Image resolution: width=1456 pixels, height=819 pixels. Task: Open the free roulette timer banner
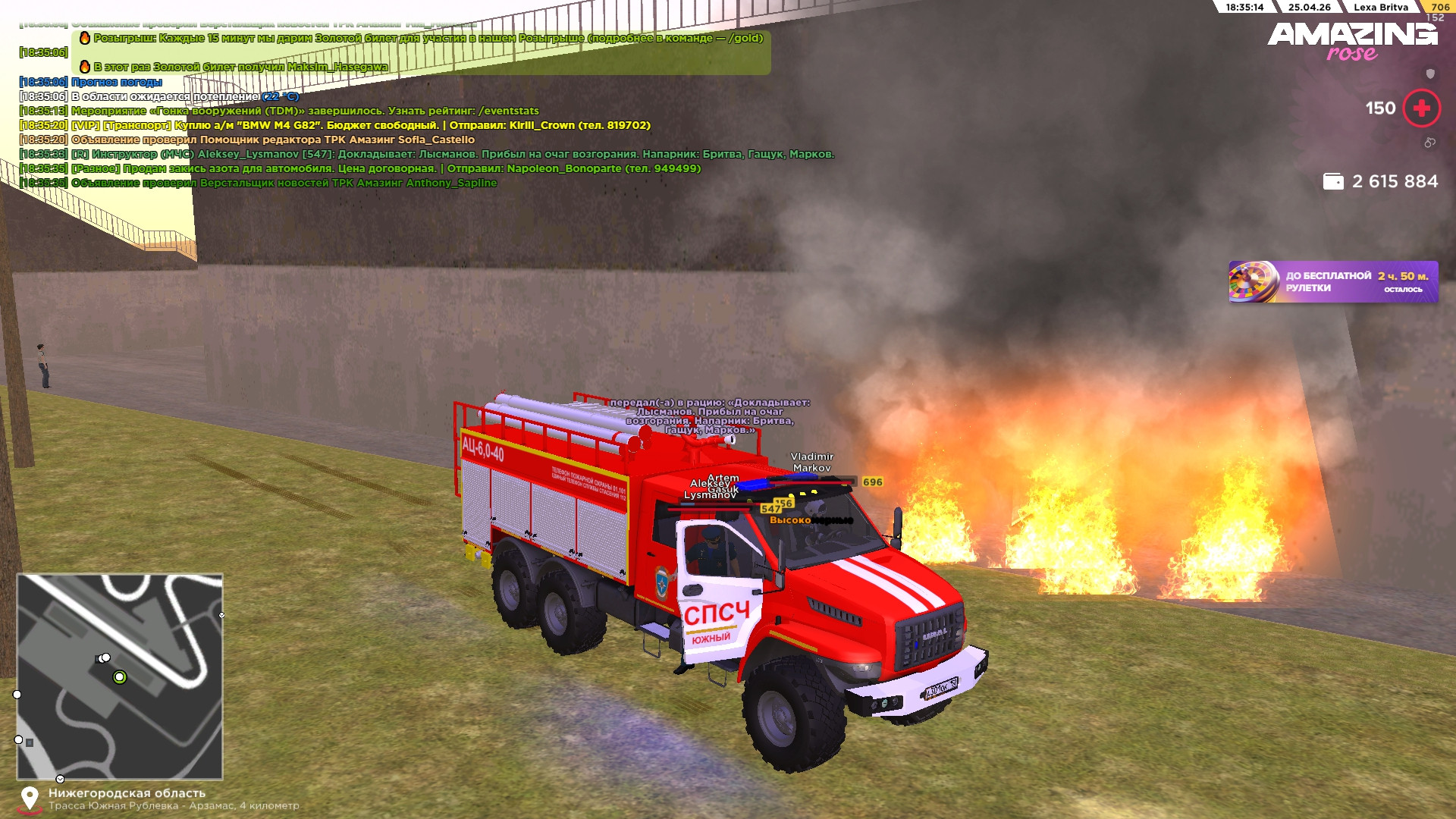(1332, 282)
